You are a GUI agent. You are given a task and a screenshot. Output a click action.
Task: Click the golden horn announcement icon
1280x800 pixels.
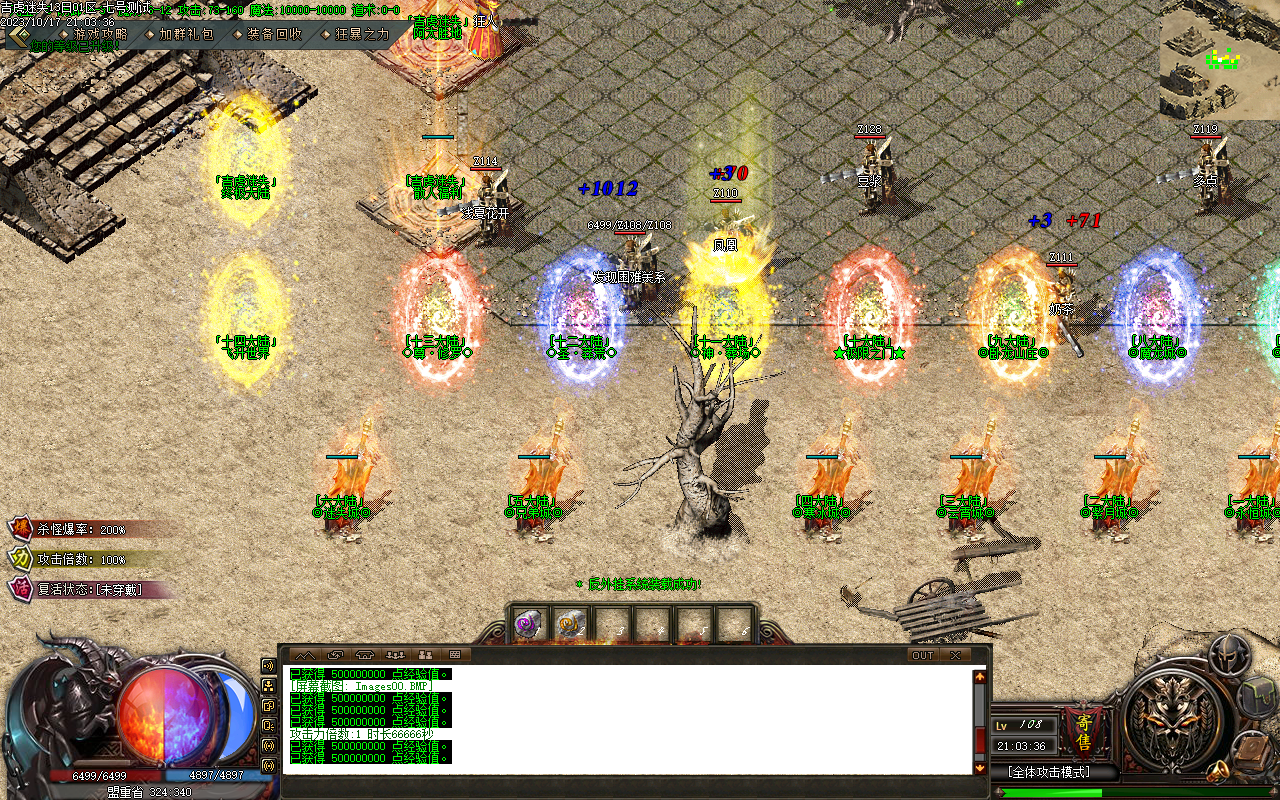tap(1217, 772)
